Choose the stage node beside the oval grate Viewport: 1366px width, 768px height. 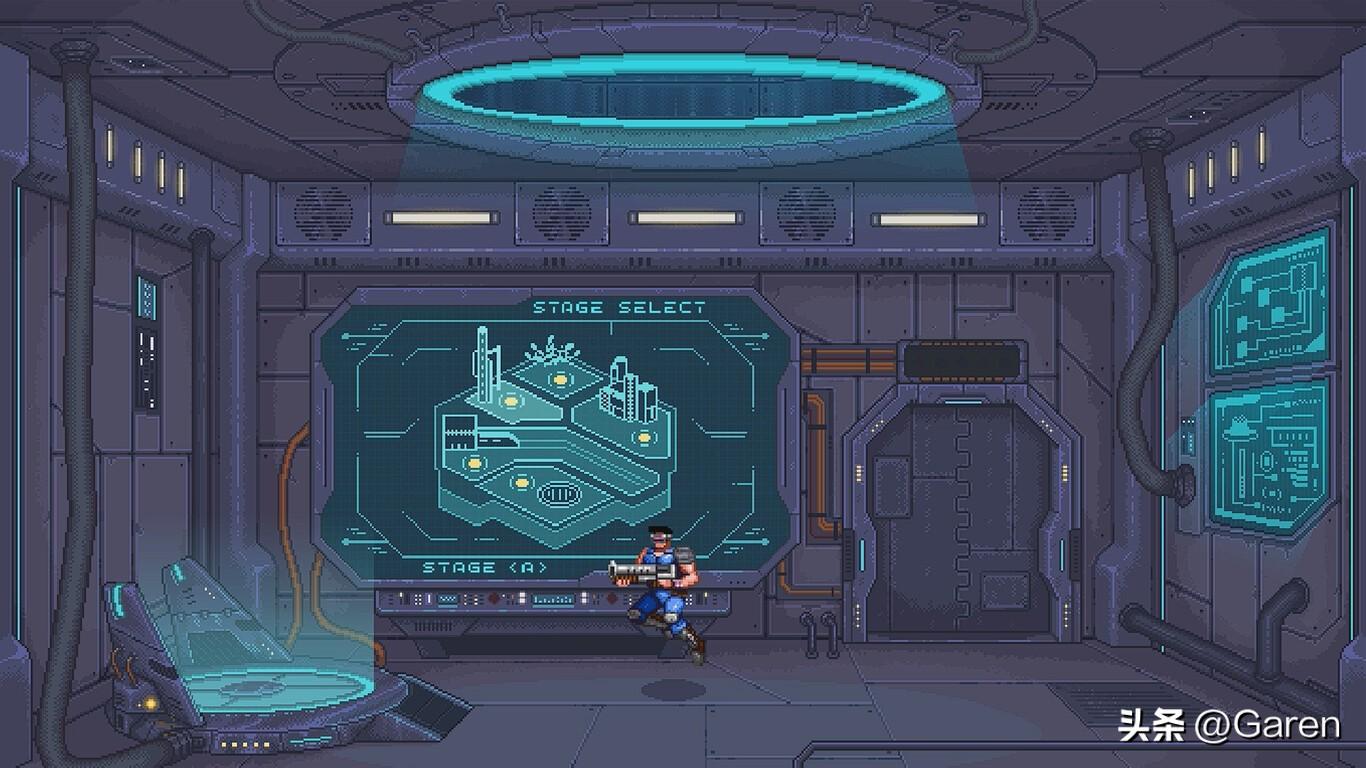(520, 483)
